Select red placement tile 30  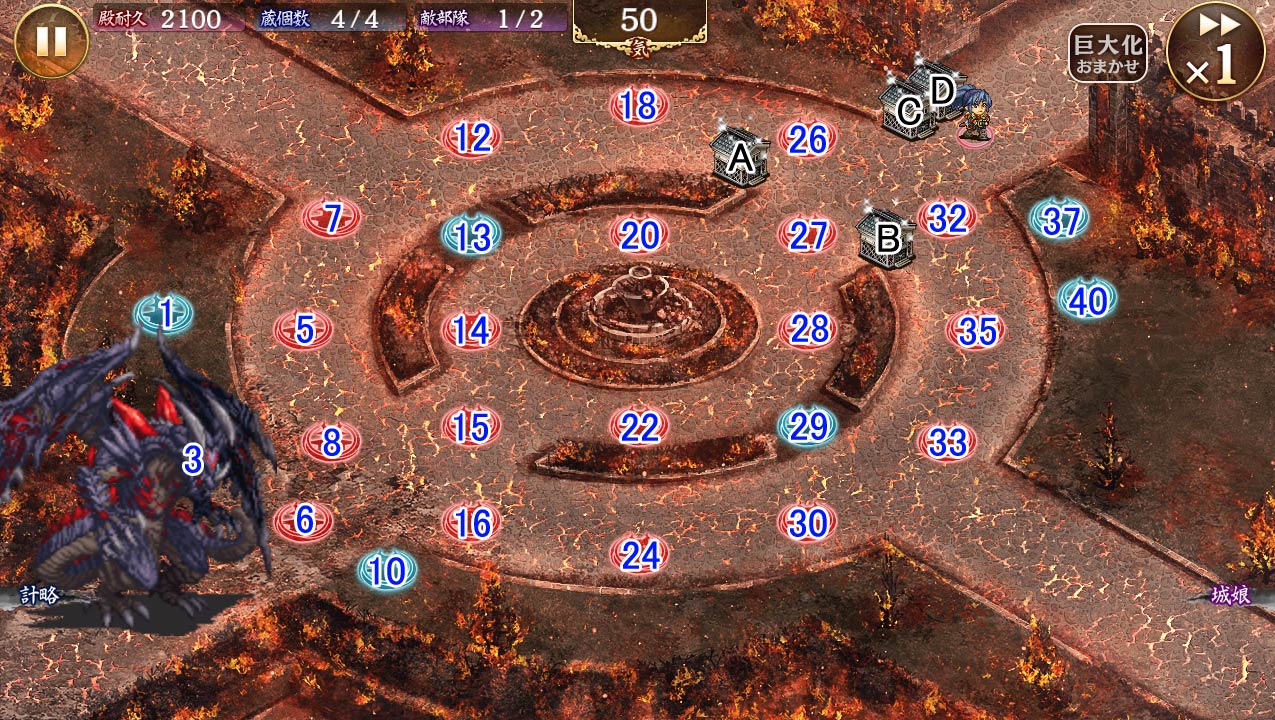point(807,522)
